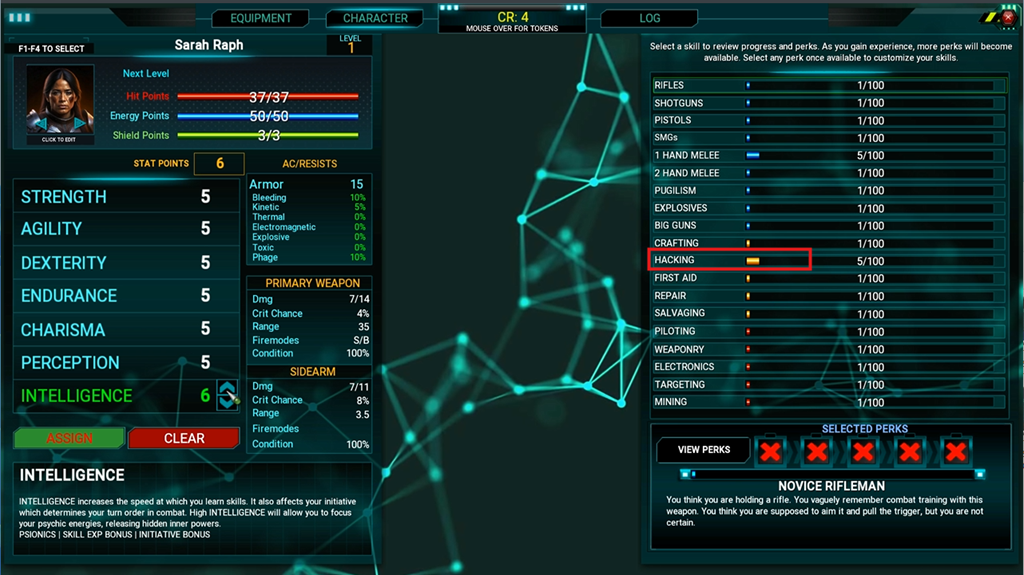Viewport: 1024px width, 575px height.
Task: Click the Assign button
Action: pos(70,438)
